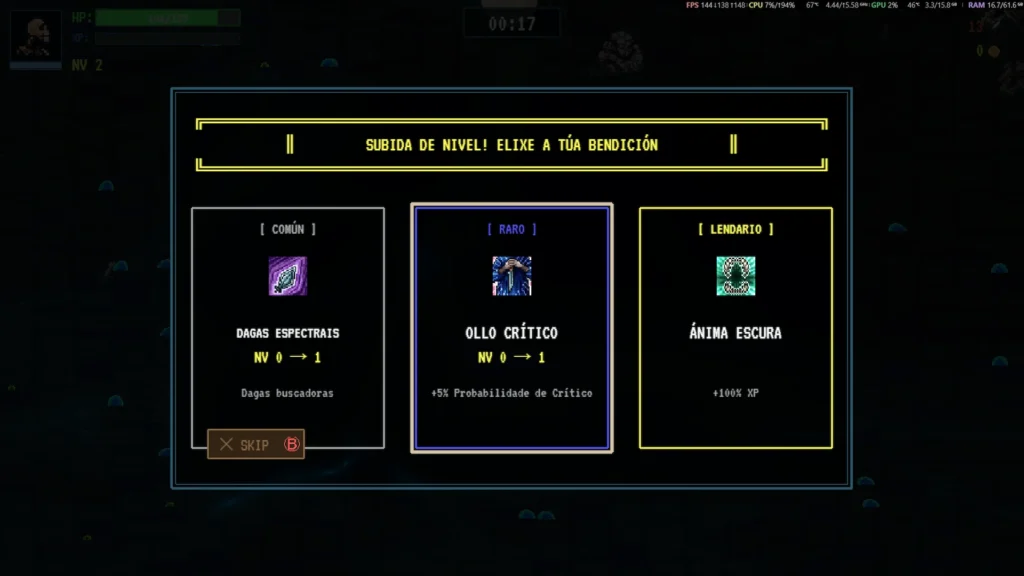Choose the Dagas Espectrais common blessing card

pyautogui.click(x=288, y=320)
